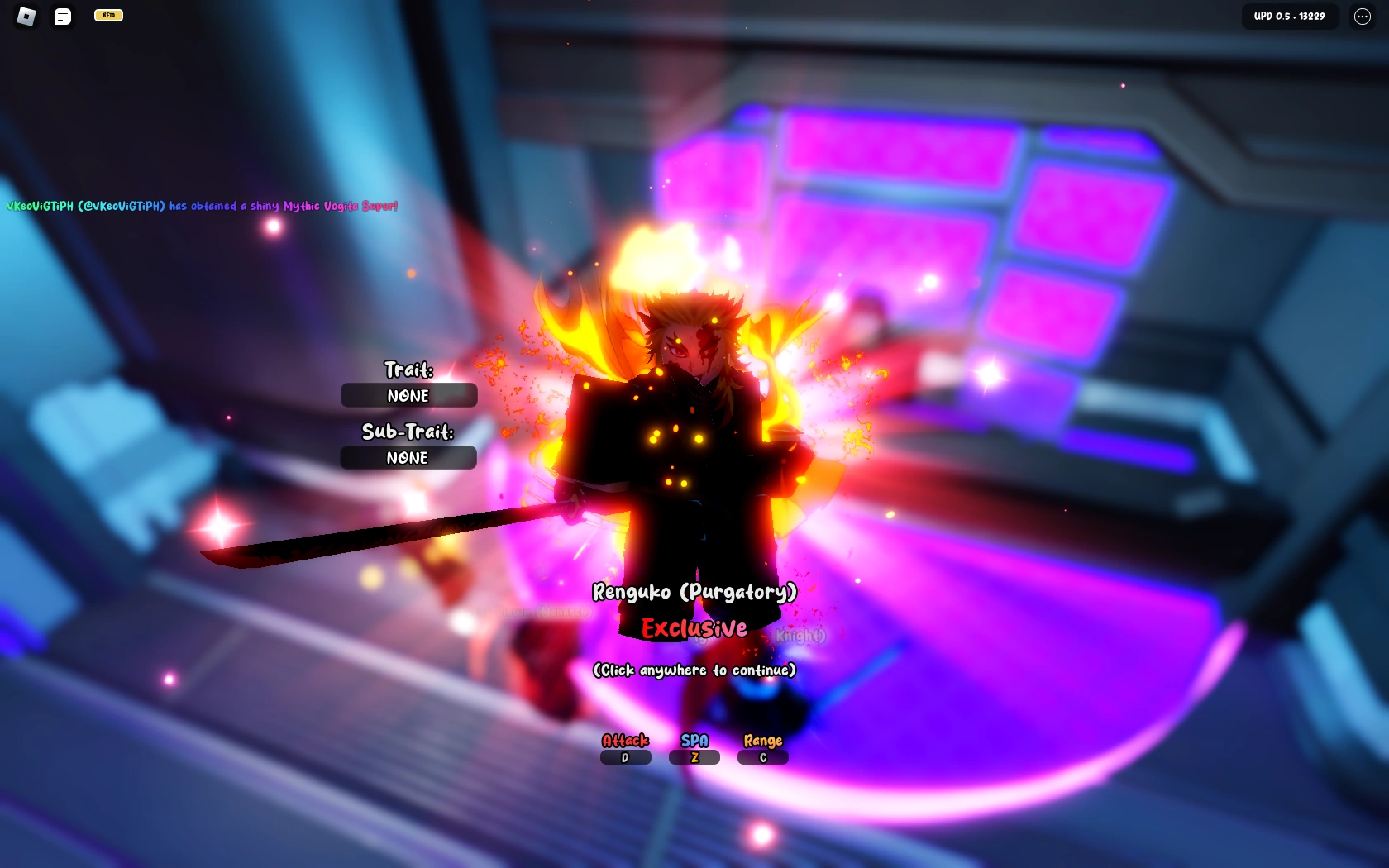1389x868 pixels.
Task: Select the Exclusive rarity label
Action: tap(694, 628)
